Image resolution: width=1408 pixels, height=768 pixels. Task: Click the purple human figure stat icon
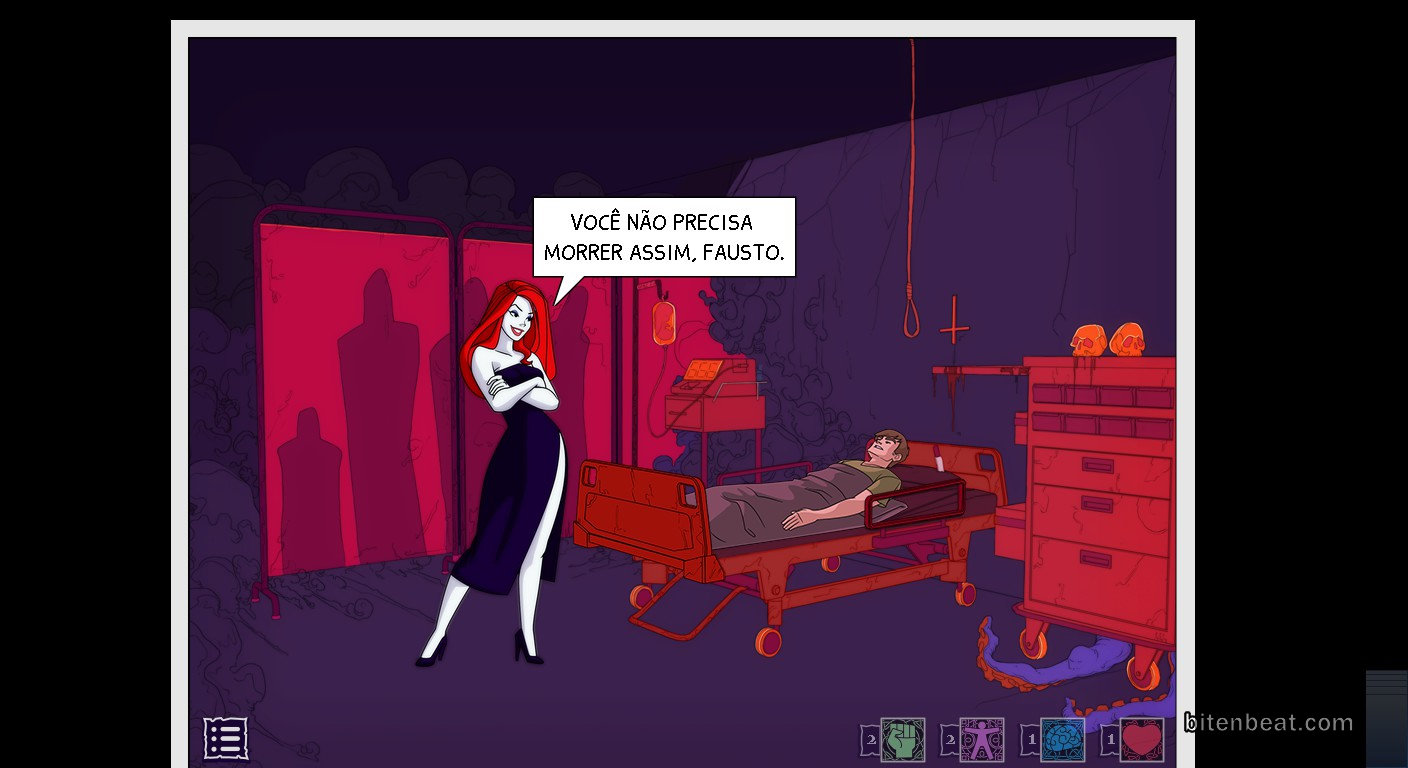[981, 740]
